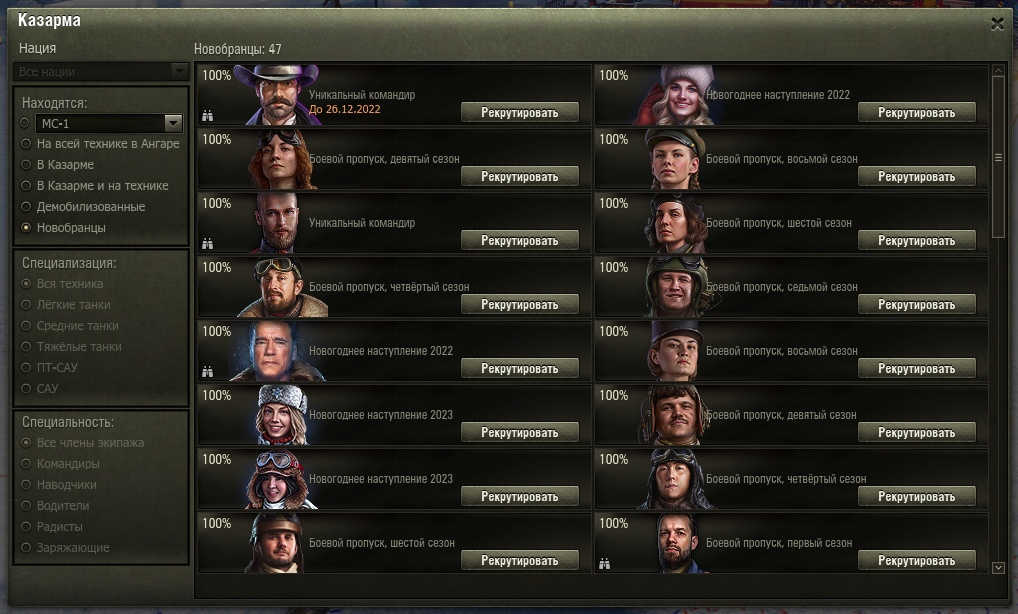This screenshot has width=1018, height=614.
Task: Click the scrollbar up arrow in recruit list
Action: point(998,71)
